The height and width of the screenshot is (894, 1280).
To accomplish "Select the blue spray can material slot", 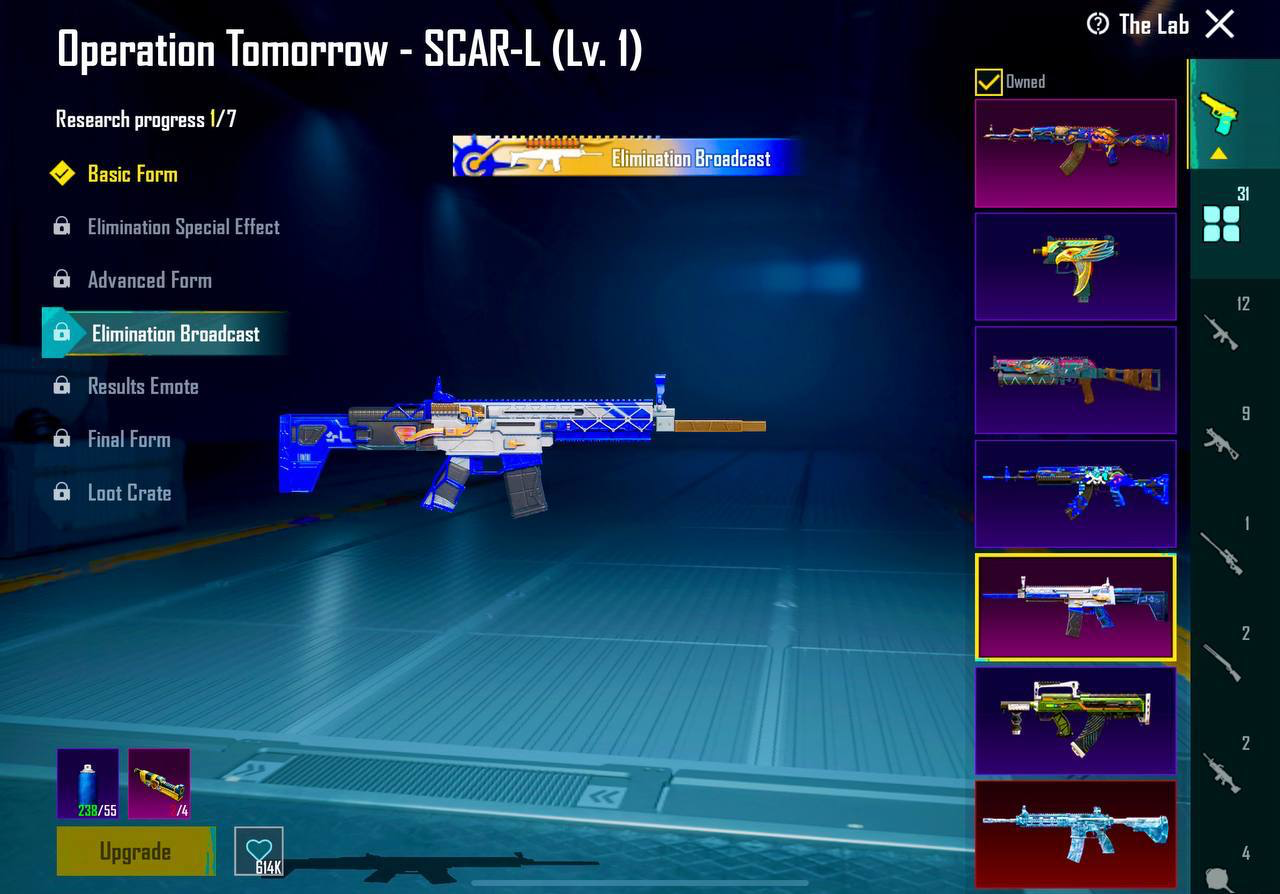I will point(88,784).
